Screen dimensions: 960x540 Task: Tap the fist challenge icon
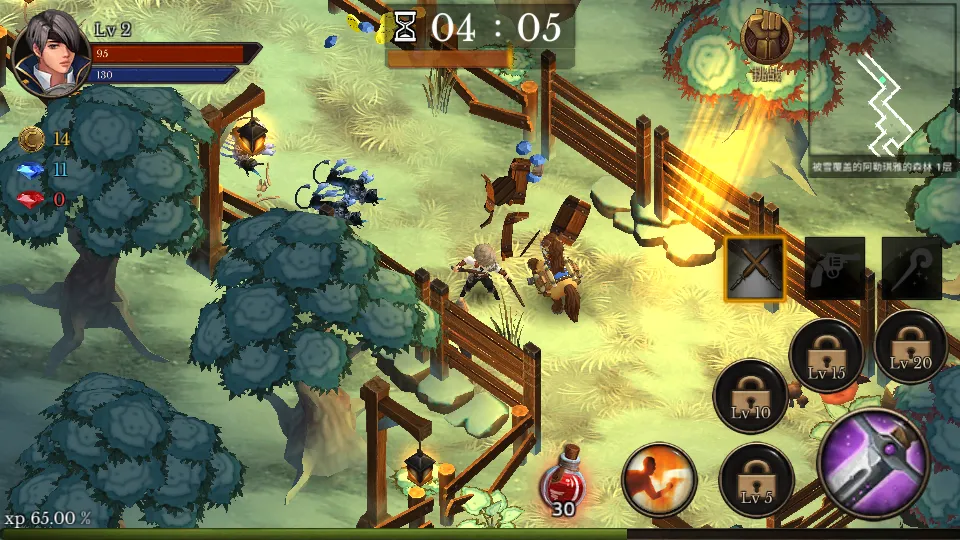tap(766, 37)
